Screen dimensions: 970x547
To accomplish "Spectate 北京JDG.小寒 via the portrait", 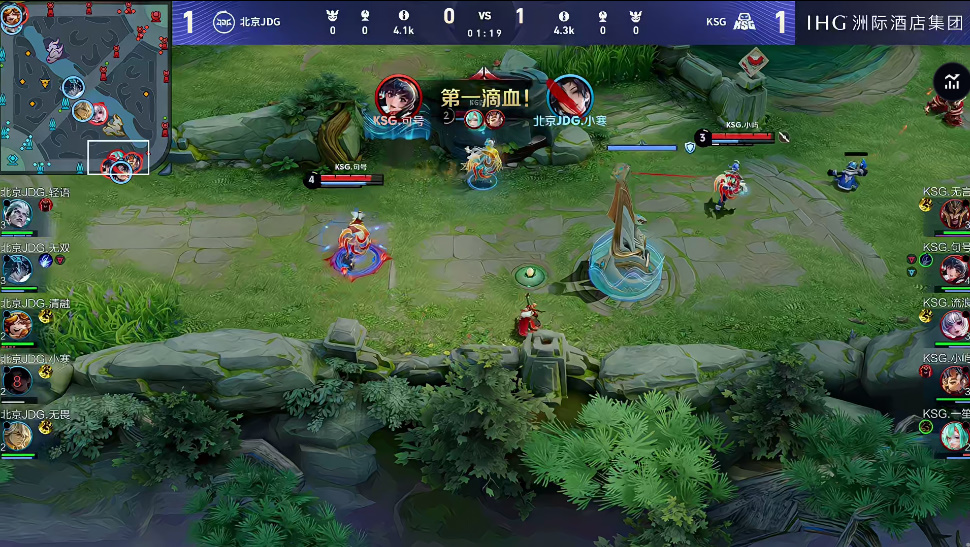I will 17,380.
